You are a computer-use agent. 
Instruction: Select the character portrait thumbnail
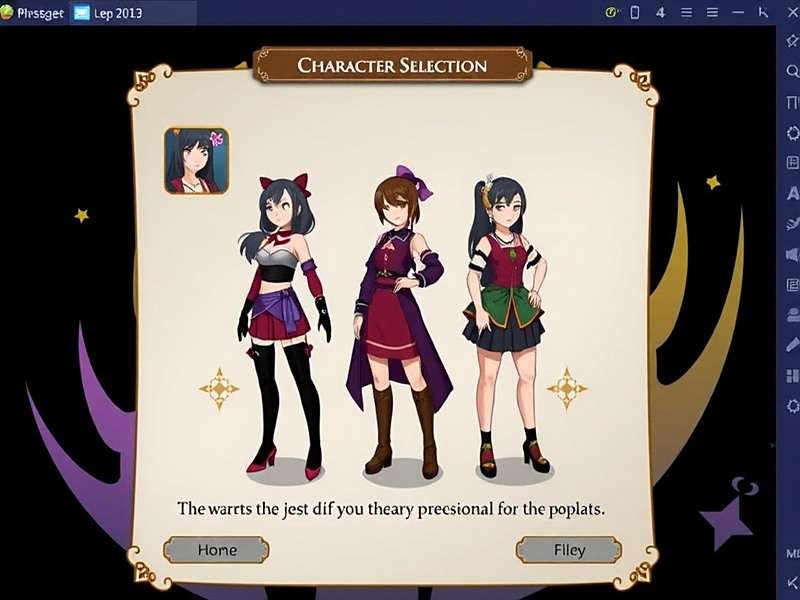pyautogui.click(x=197, y=160)
